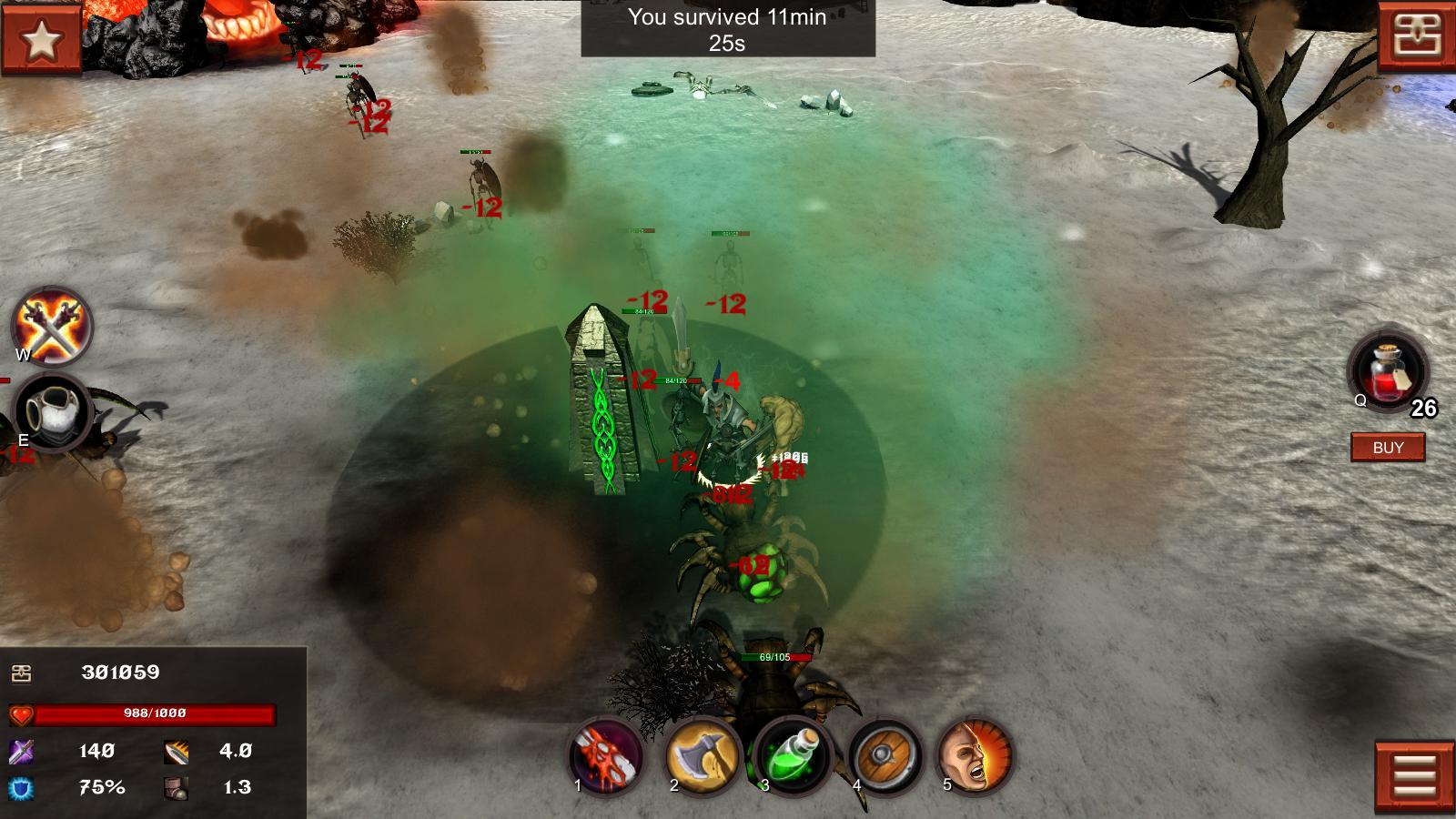The height and width of the screenshot is (819, 1456).
Task: Click the gold counter reading 301059
Action: (x=117, y=672)
